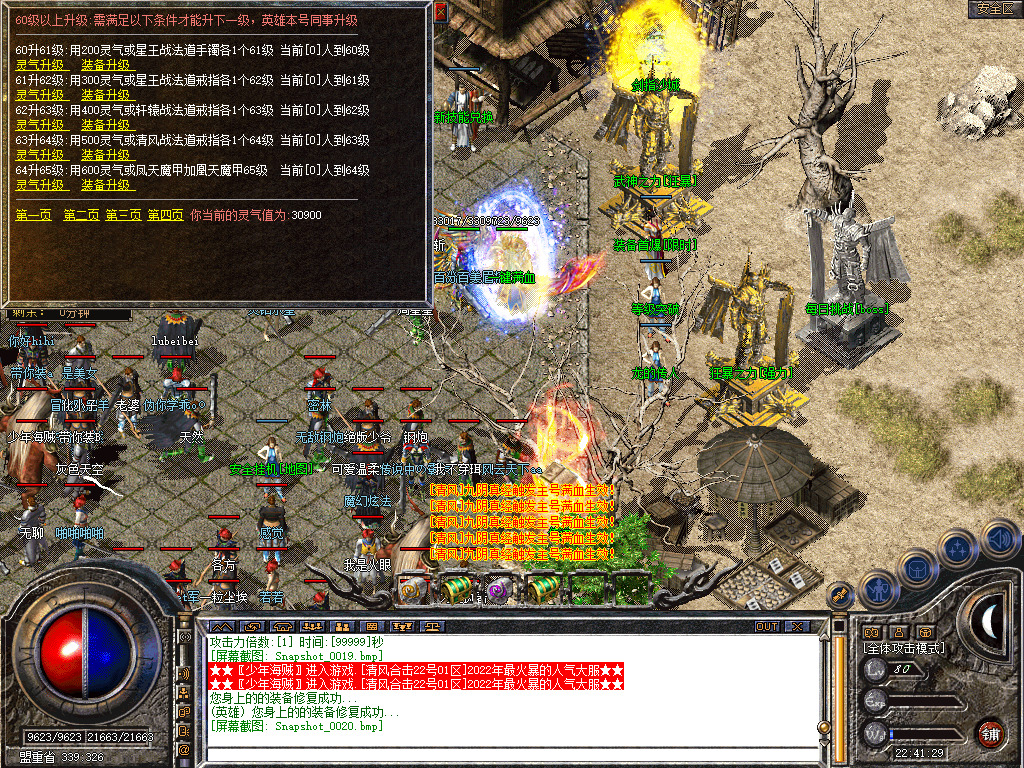Screen dimensions: 1024x768
Task: Choose 装备升级 for the 64升65级 row
Action: tap(106, 185)
